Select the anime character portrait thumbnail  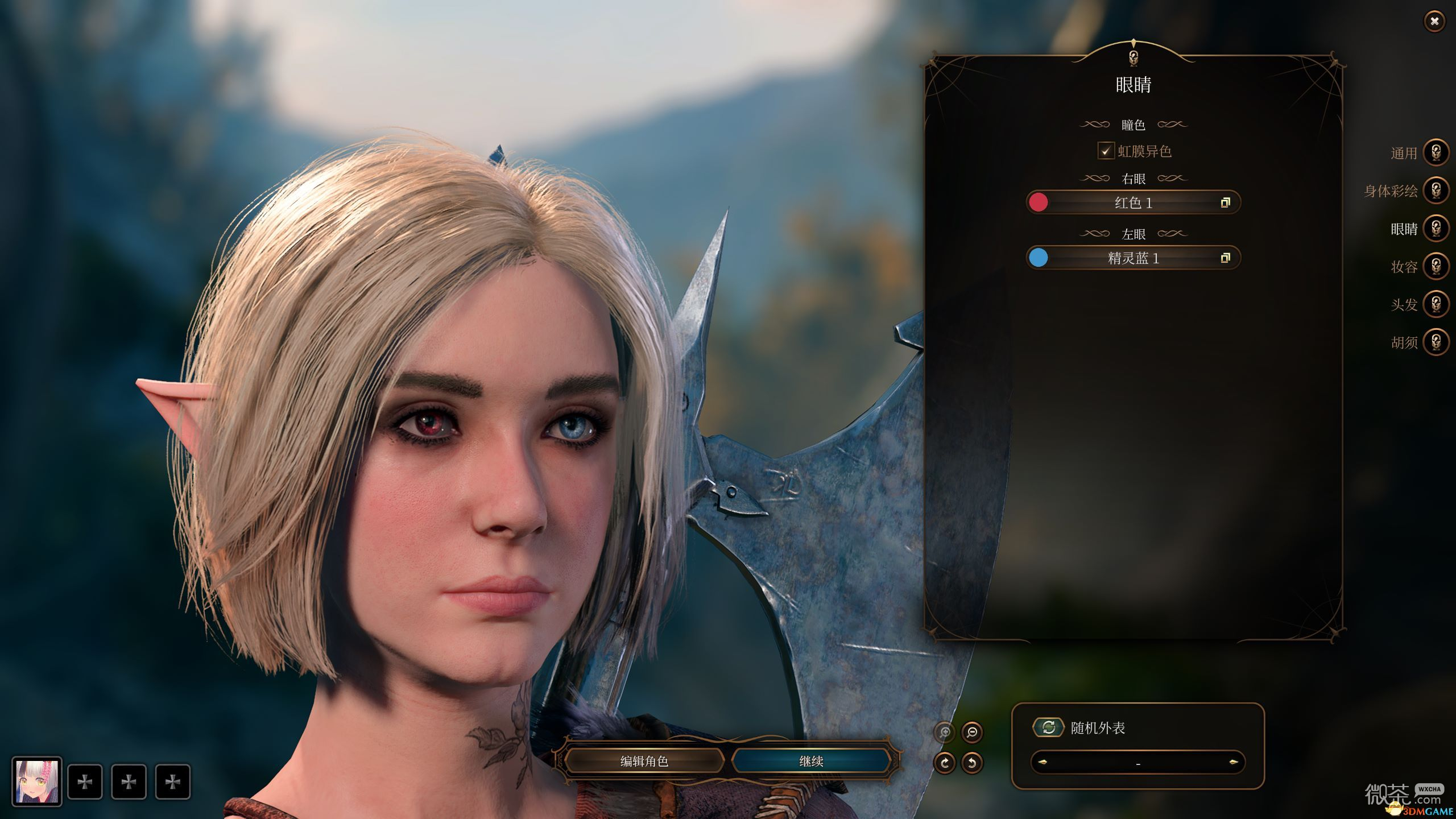pyautogui.click(x=37, y=781)
